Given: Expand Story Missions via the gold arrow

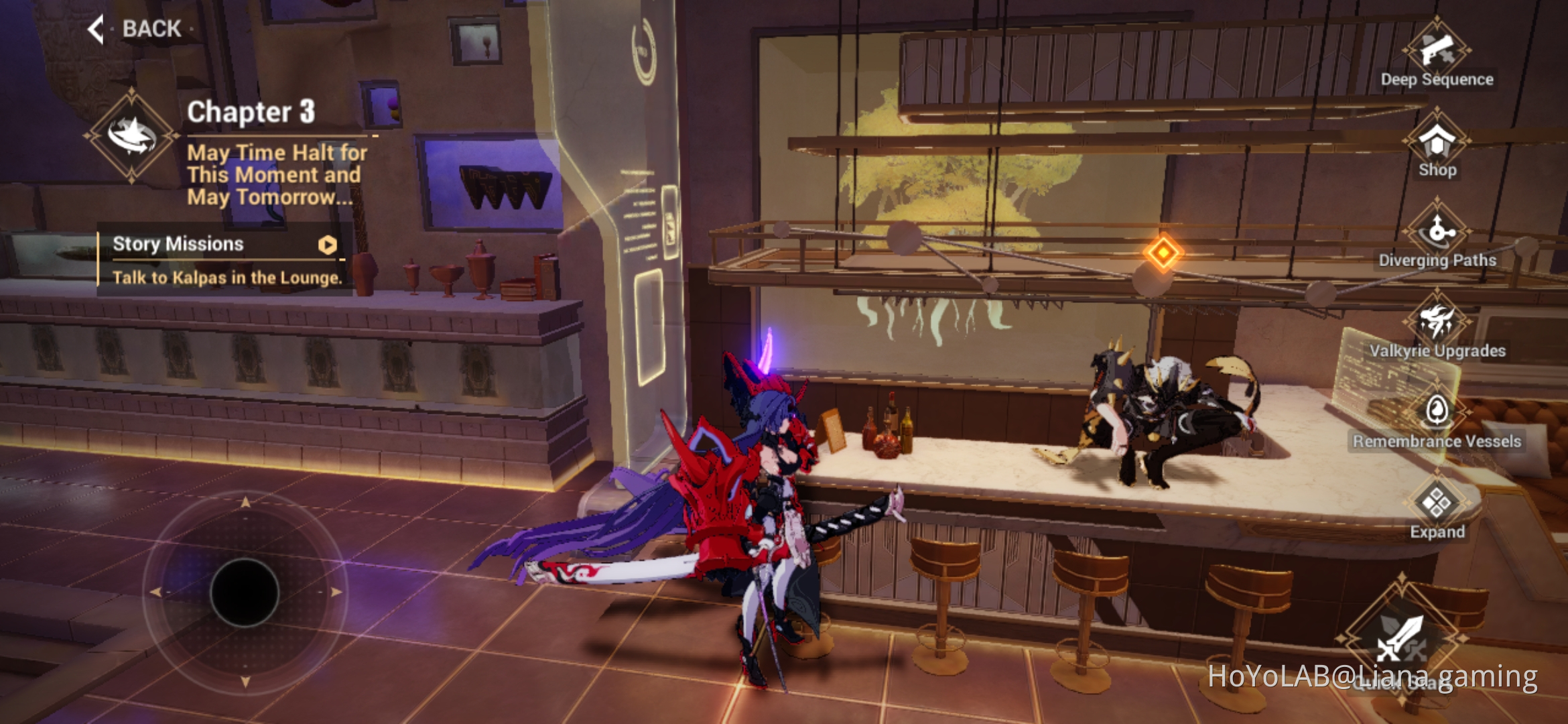Looking at the screenshot, I should coord(326,246).
